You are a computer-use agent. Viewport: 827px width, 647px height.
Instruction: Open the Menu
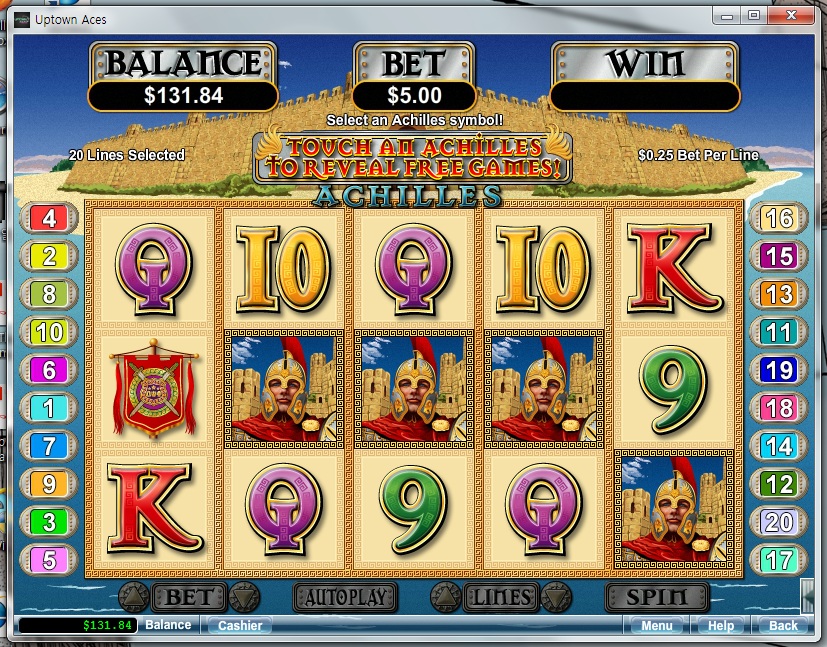[656, 626]
